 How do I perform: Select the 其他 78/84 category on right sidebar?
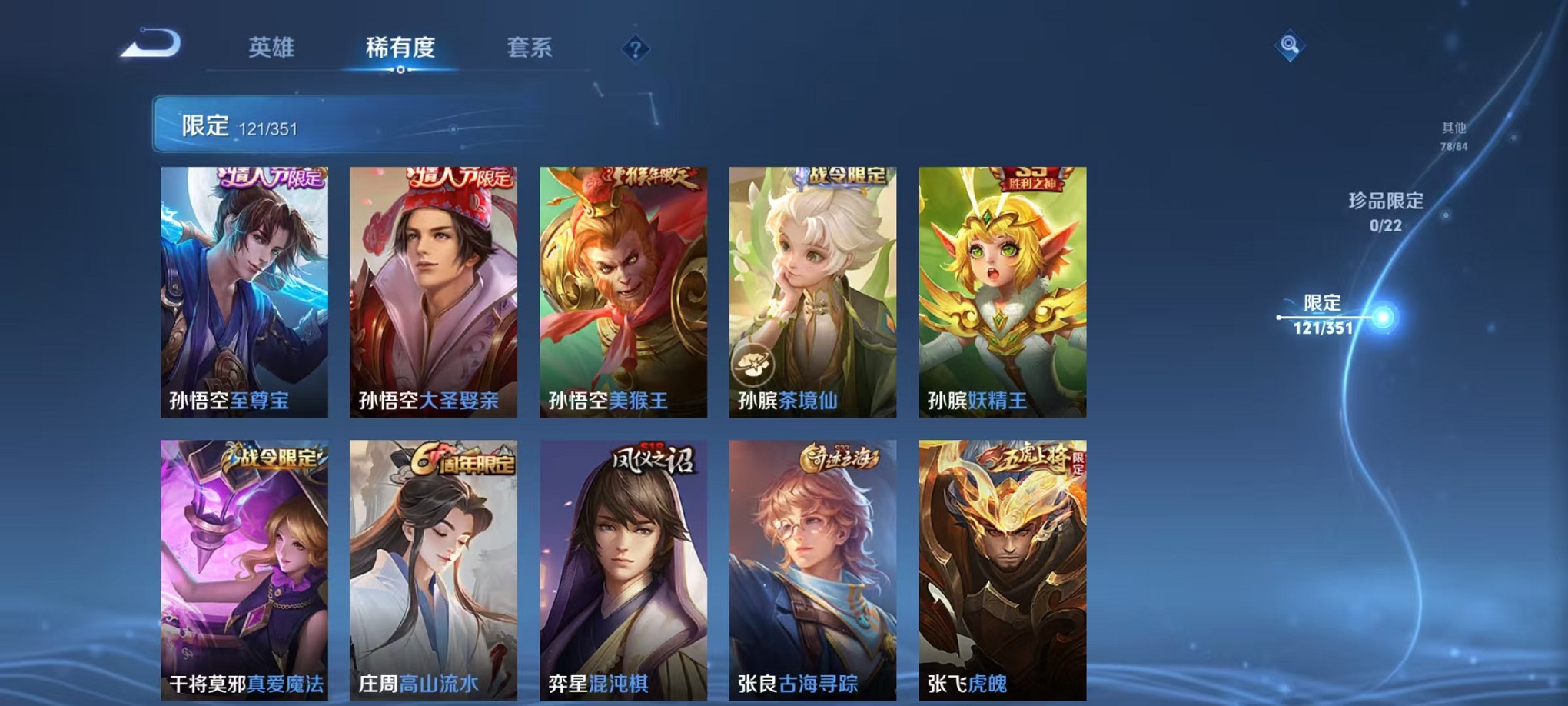1453,135
